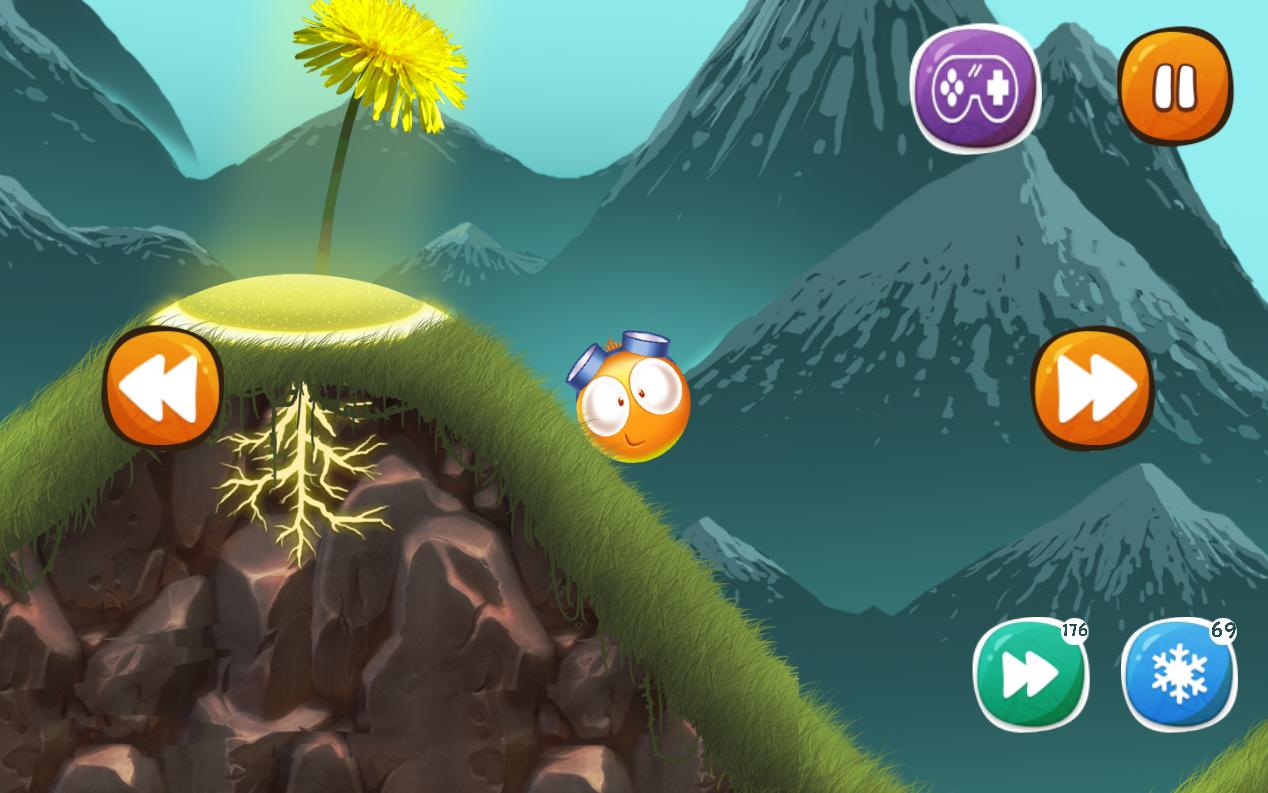
Task: Tap the orange left rewind arrows
Action: coord(162,388)
